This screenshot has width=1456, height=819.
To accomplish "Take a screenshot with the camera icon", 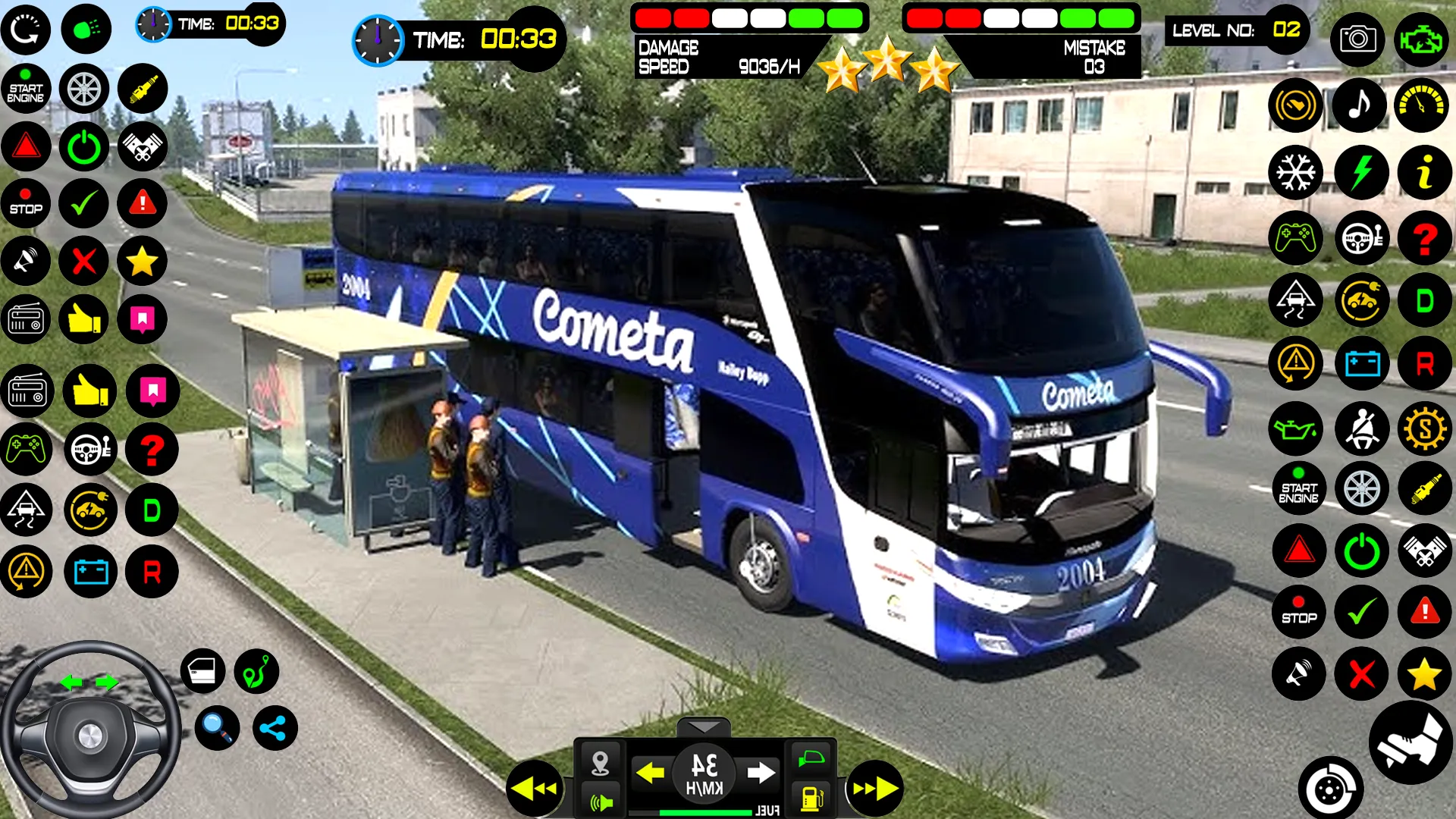I will click(x=1357, y=39).
